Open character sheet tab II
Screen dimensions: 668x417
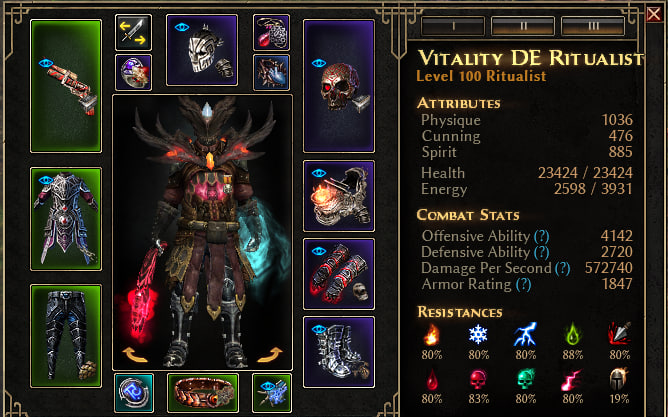tap(523, 24)
